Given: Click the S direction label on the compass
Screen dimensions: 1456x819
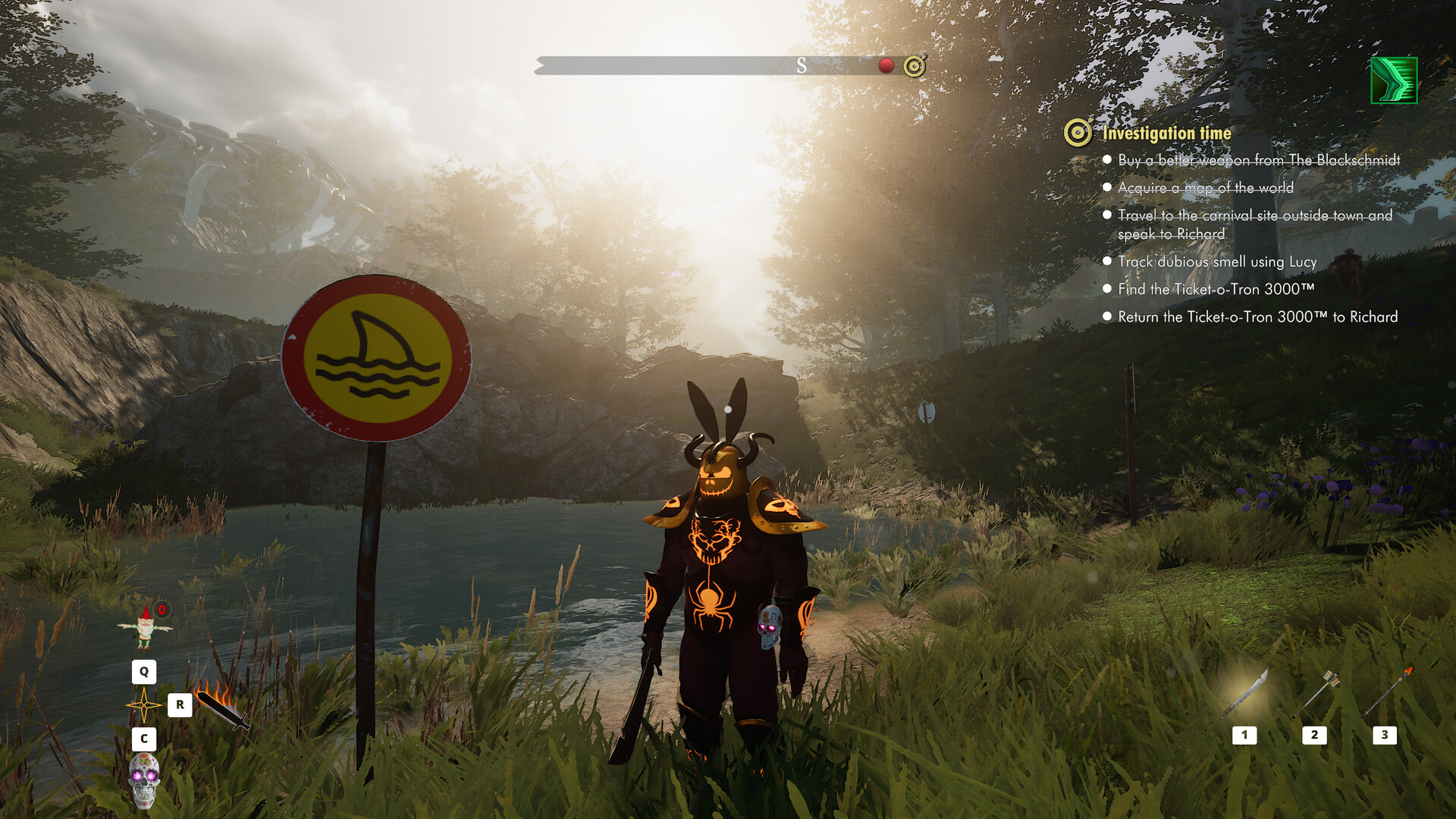Looking at the screenshot, I should 800,66.
